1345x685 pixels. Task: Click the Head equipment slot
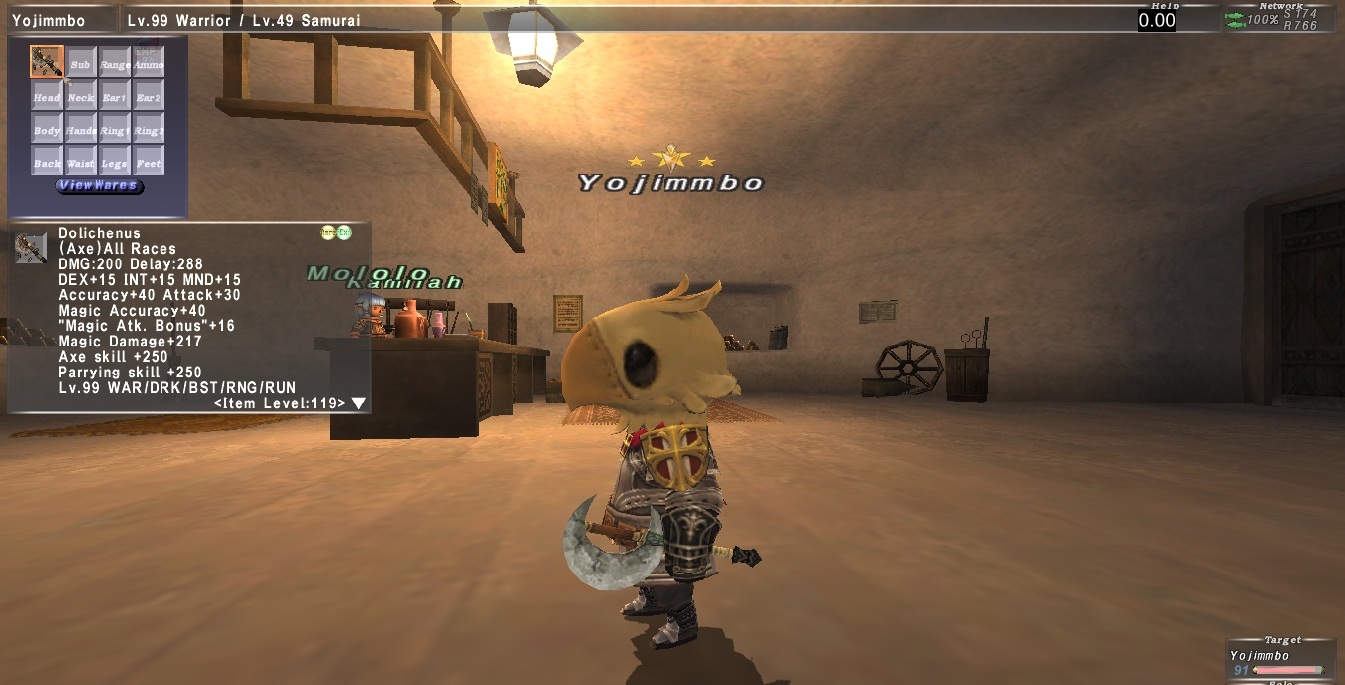tap(46, 95)
